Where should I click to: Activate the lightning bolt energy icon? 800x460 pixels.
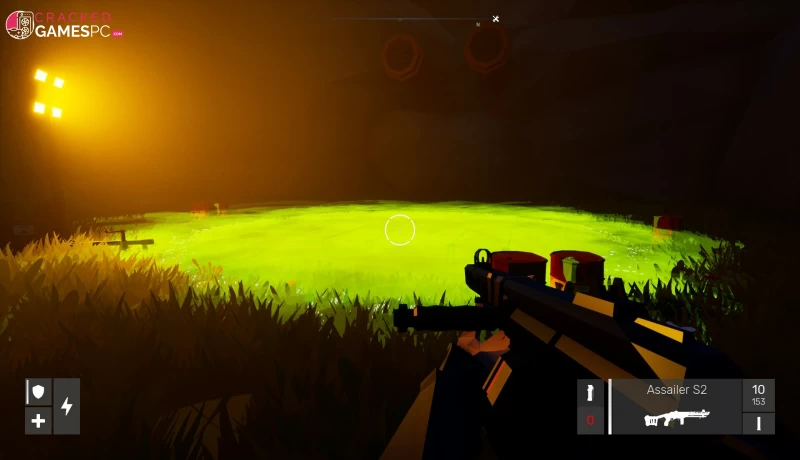point(67,406)
